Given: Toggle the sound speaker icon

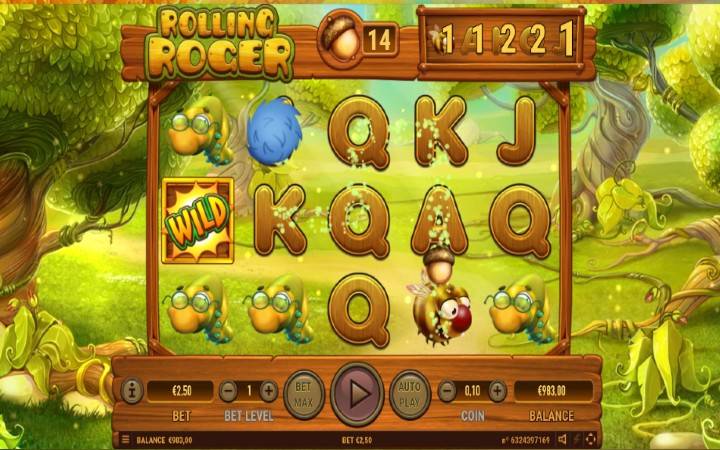Looking at the screenshot, I should click(x=563, y=439).
